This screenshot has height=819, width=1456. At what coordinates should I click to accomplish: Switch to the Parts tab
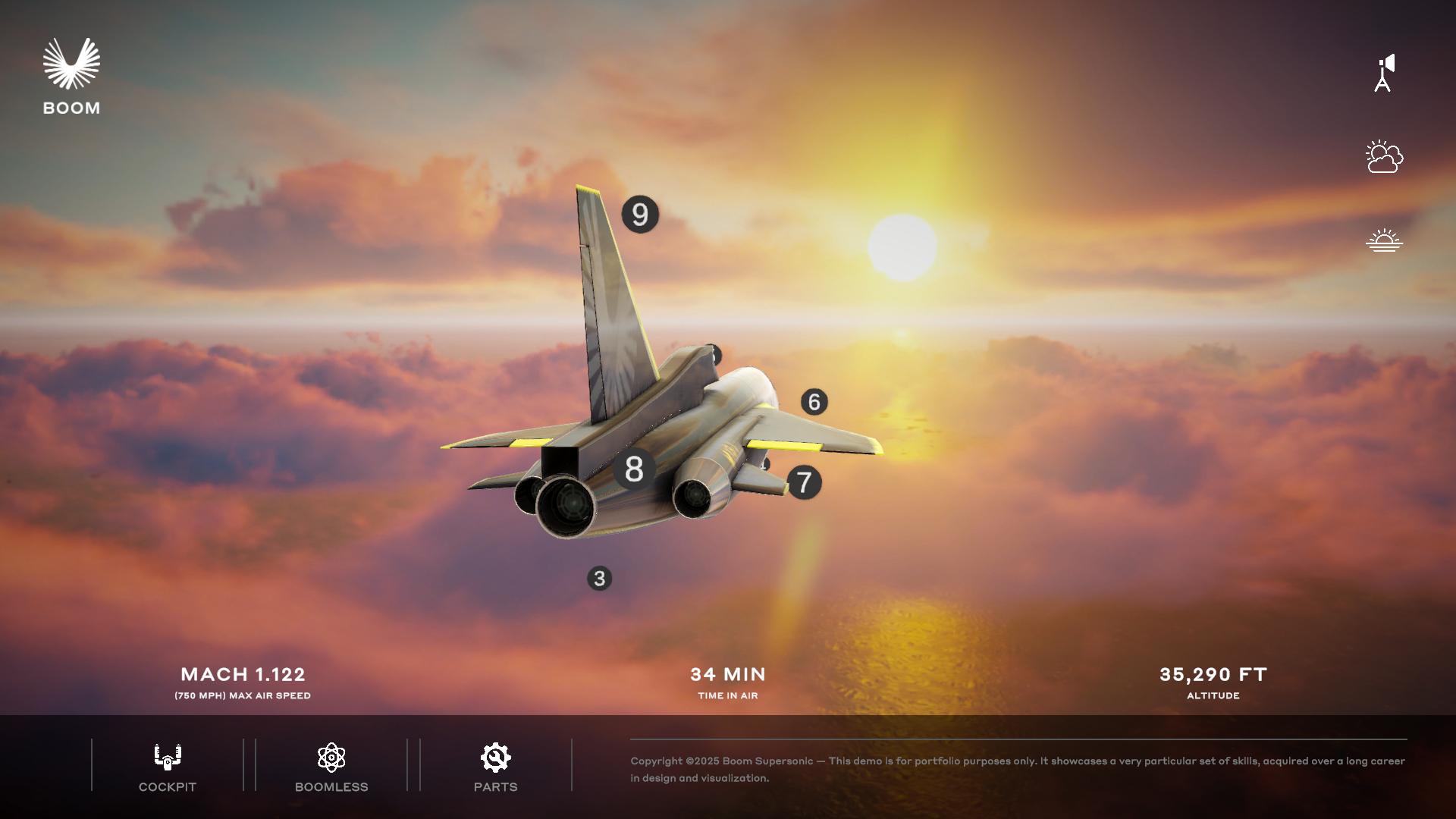494,766
